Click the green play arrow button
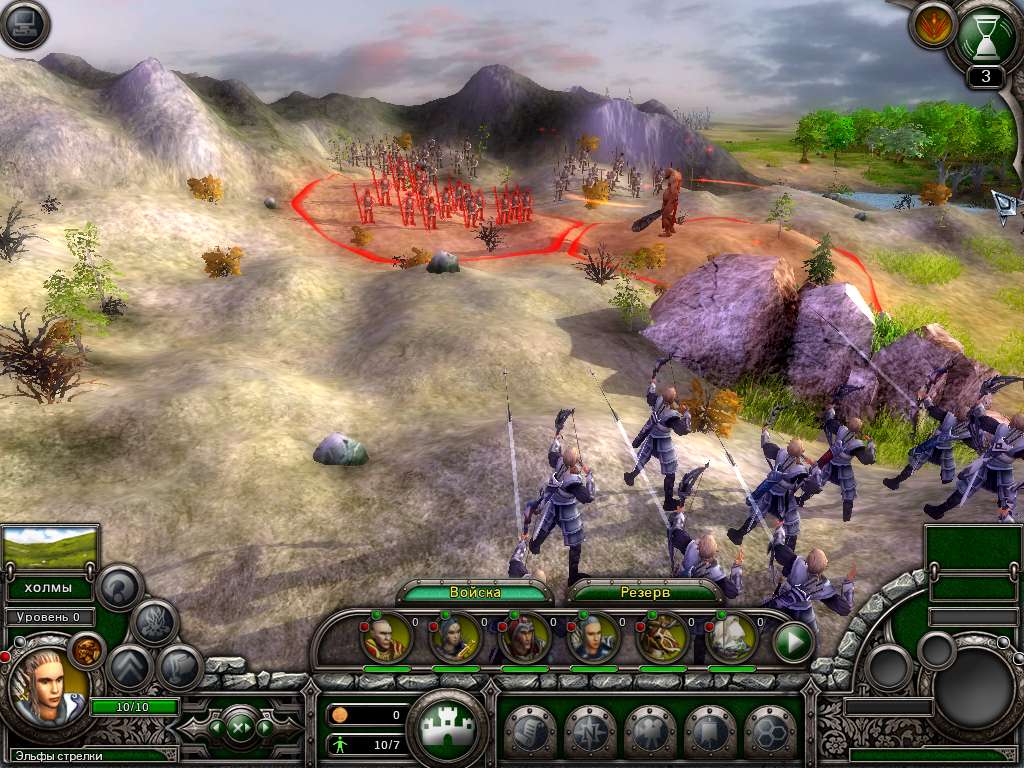 tap(793, 642)
